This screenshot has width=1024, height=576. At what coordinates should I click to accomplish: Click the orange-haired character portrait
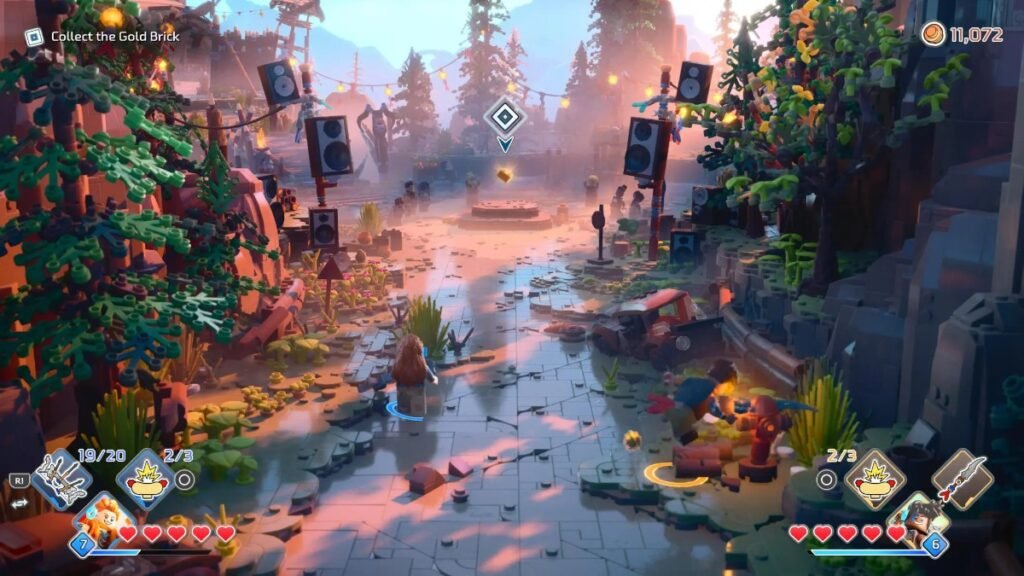(x=101, y=520)
